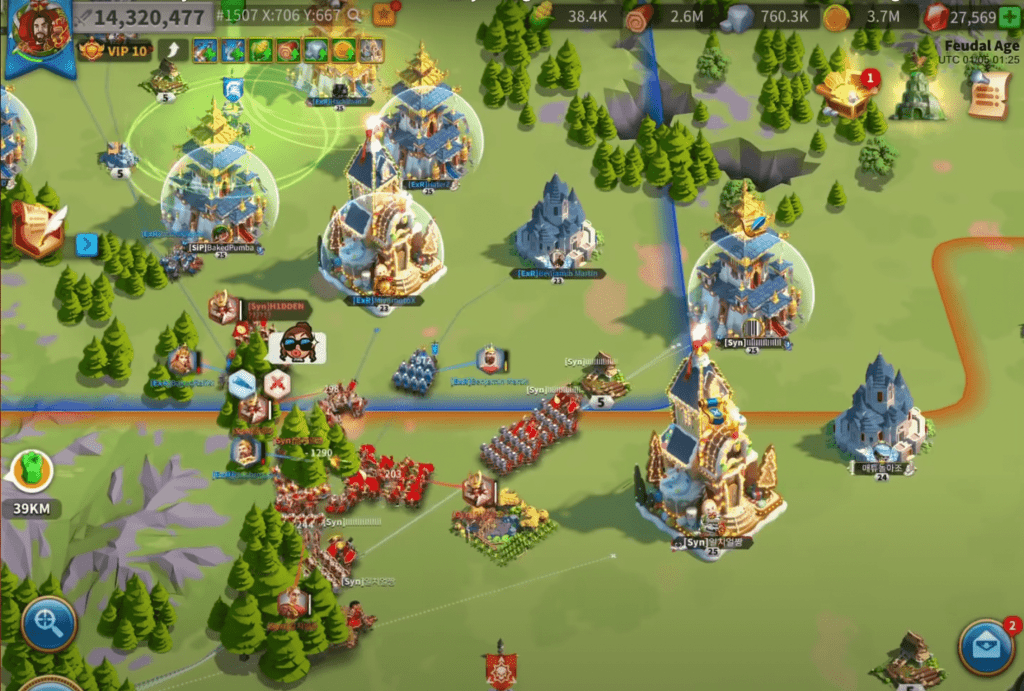1024x691 pixels.
Task: Open the green stone monument icon
Action: click(917, 97)
